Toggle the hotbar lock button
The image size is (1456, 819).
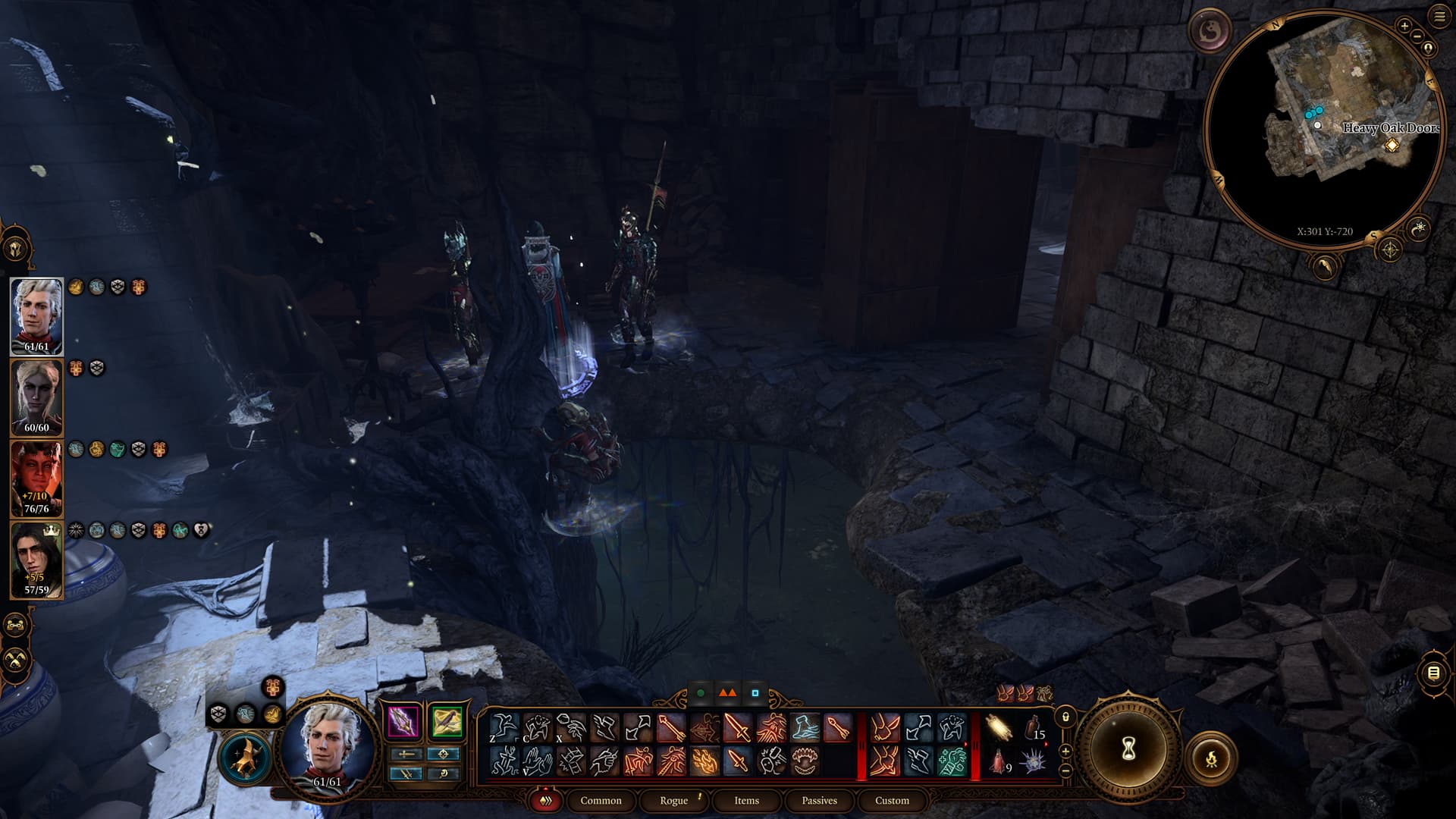[x=1065, y=717]
